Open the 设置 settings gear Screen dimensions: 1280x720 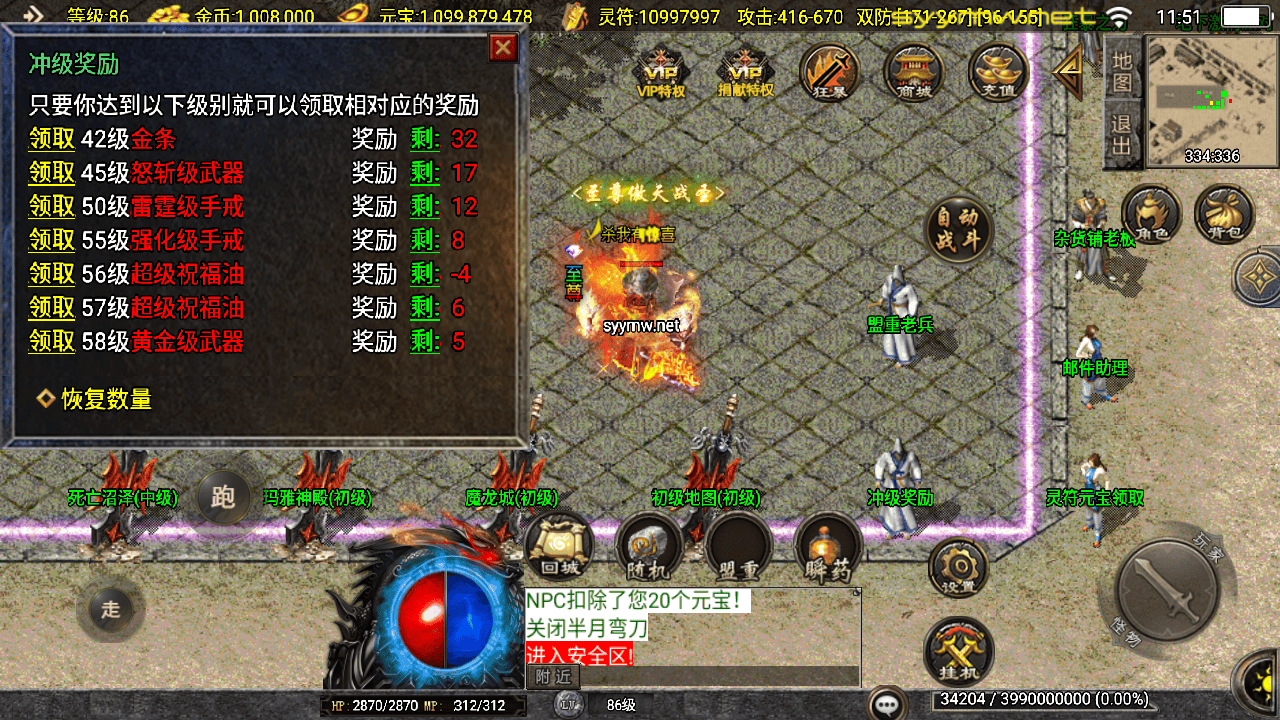[x=958, y=567]
